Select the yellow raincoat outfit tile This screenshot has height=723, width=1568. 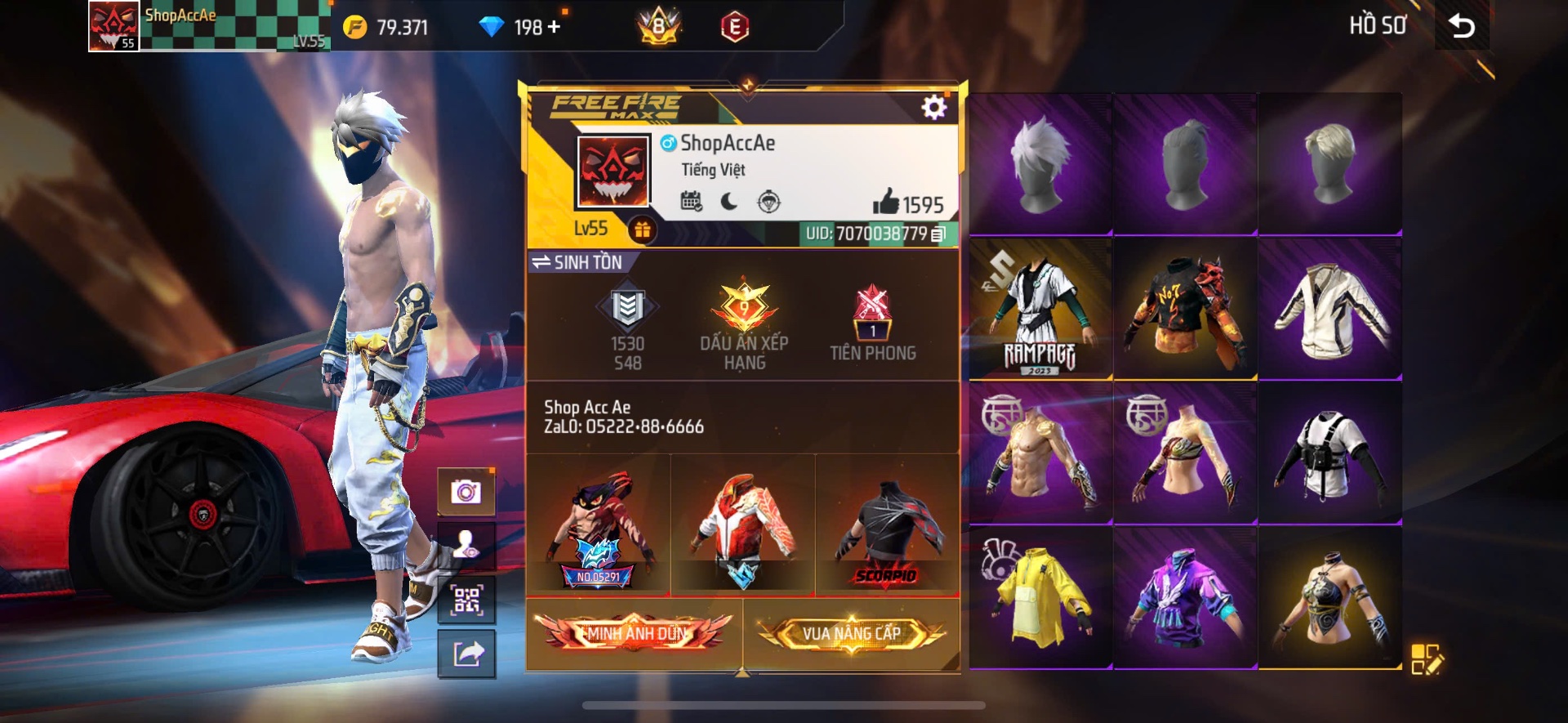(1040, 598)
